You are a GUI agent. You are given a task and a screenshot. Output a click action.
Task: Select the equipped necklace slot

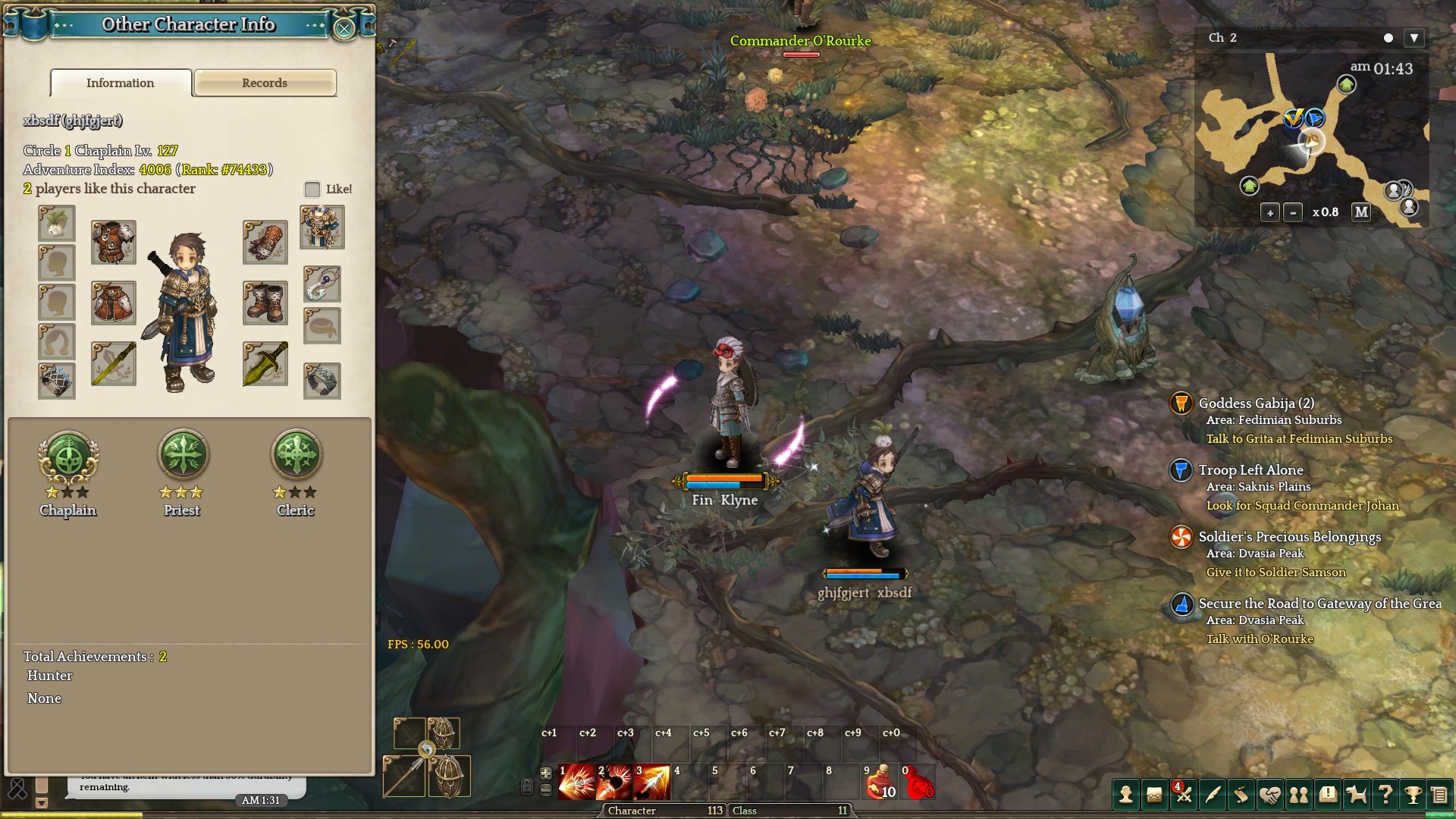click(x=322, y=284)
